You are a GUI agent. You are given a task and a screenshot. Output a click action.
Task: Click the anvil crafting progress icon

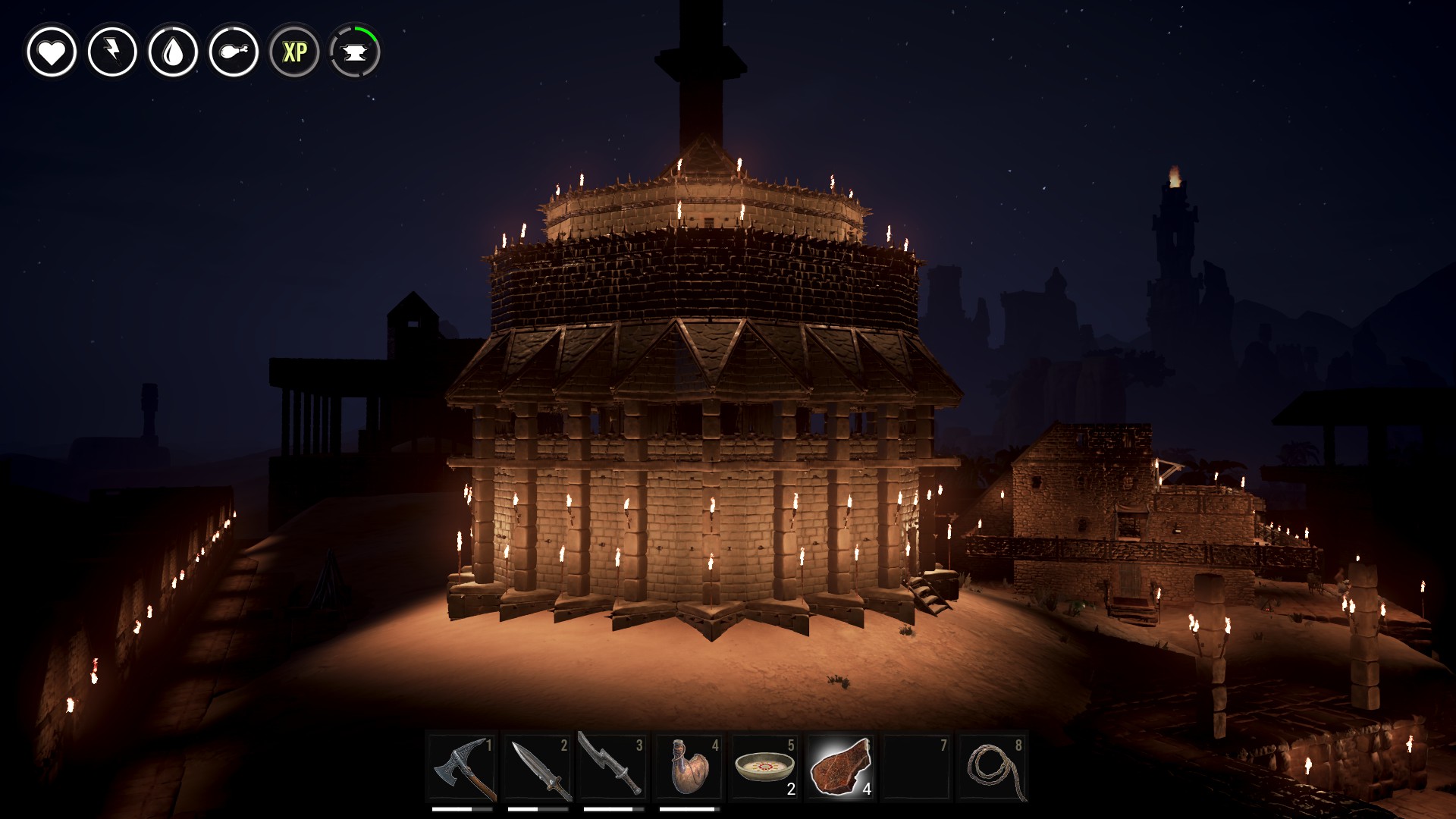coord(355,52)
